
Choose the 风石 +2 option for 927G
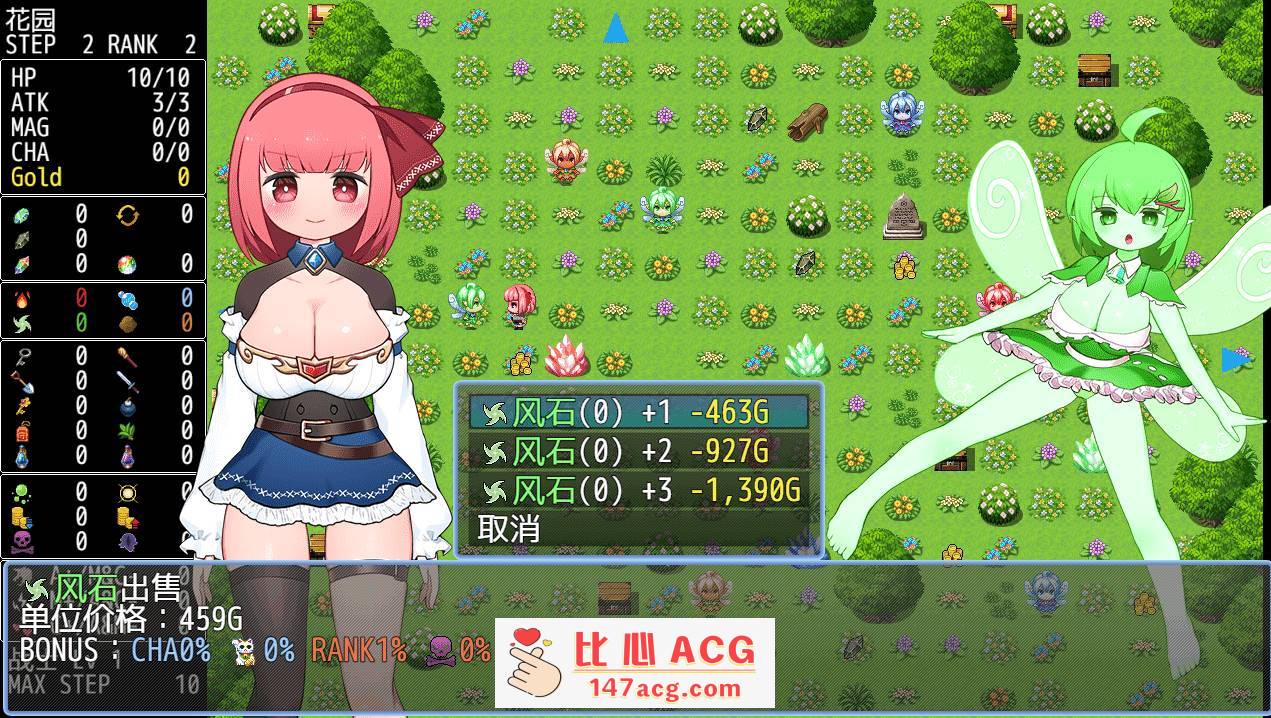click(638, 451)
